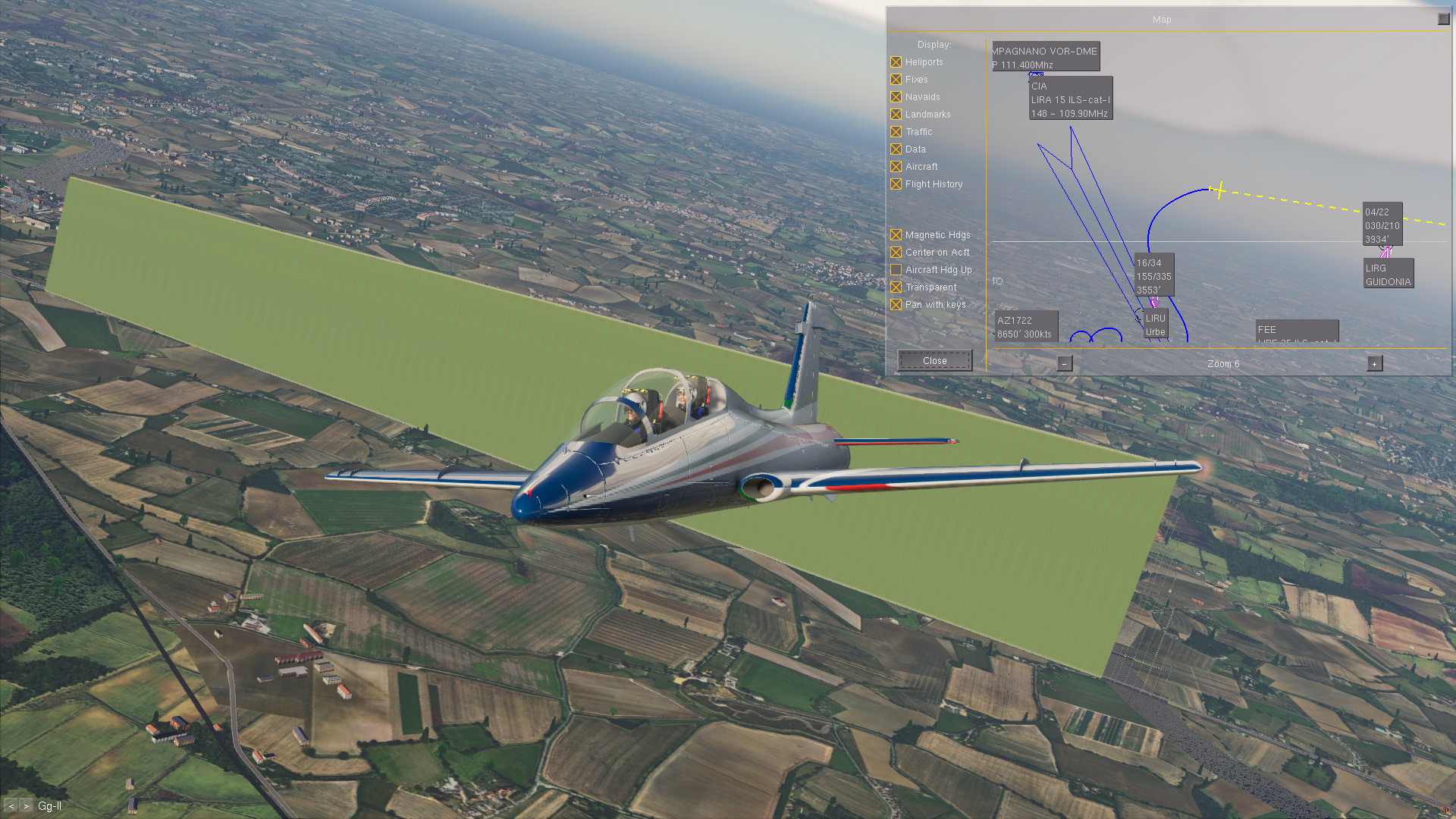Disable Center on Acft option

[x=896, y=253]
